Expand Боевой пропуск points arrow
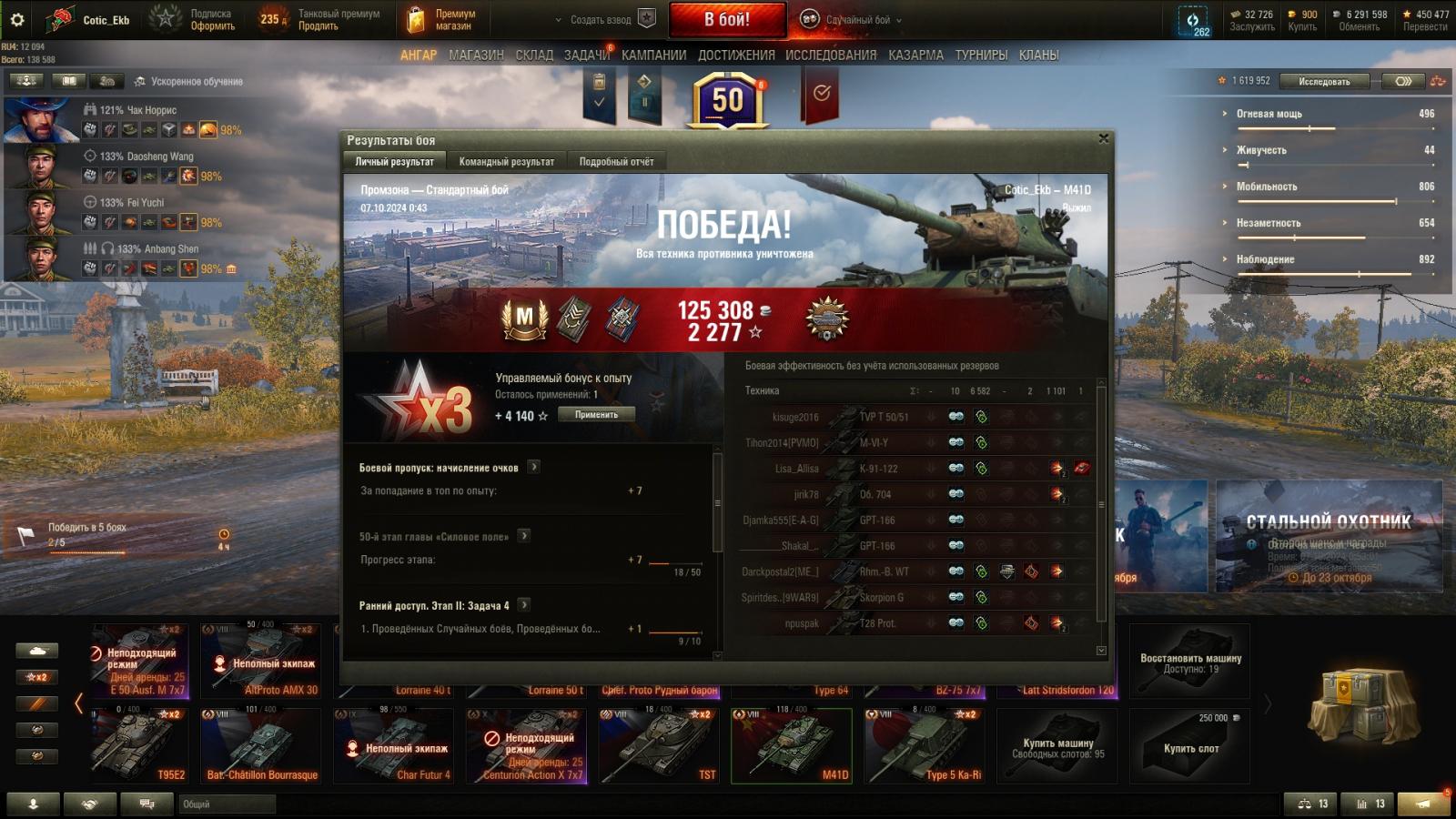 pyautogui.click(x=534, y=467)
